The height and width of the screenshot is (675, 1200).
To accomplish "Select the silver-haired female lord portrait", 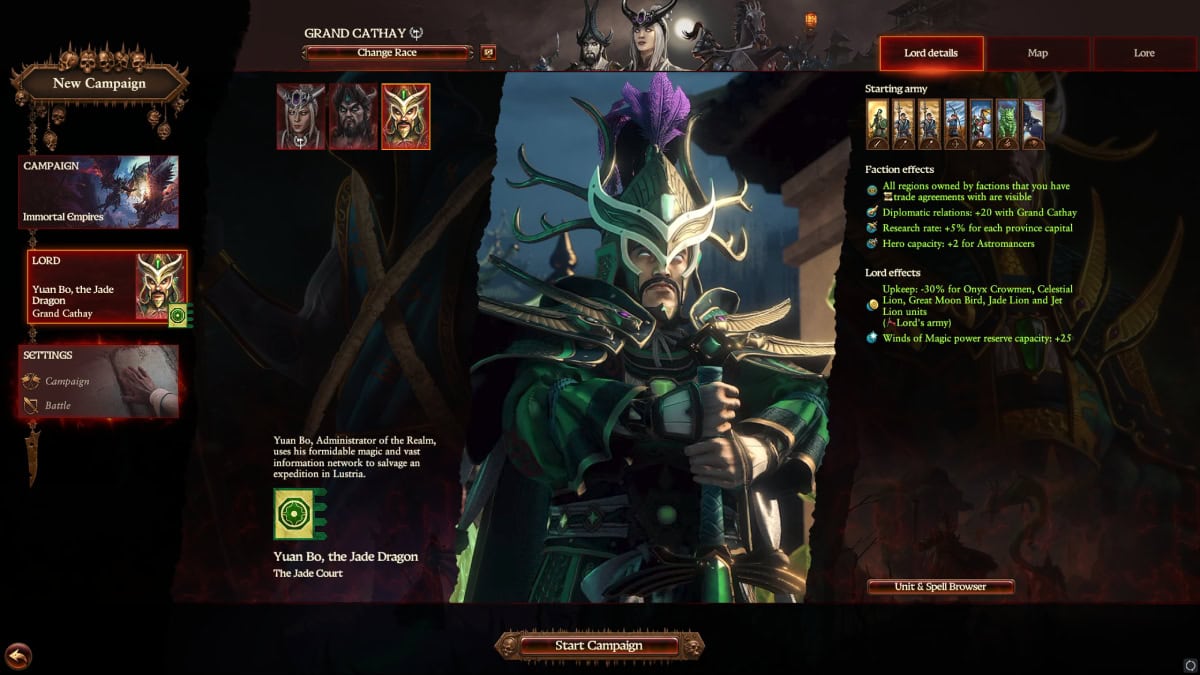I will (301, 116).
